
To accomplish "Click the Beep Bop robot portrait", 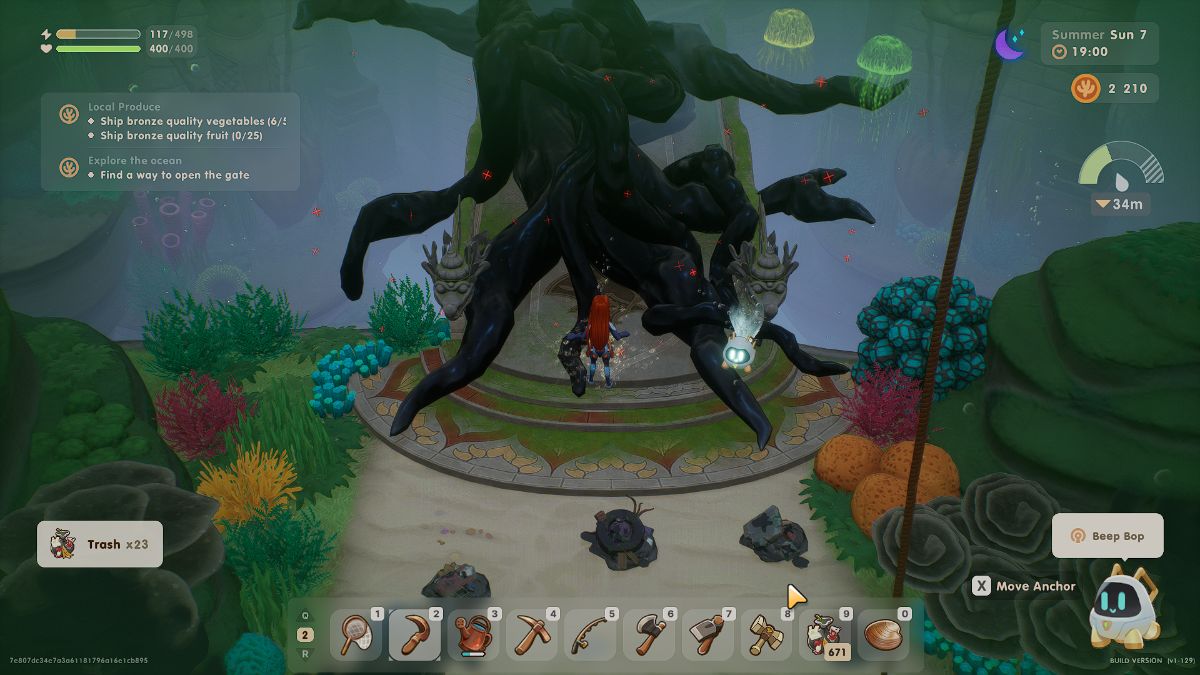I will pyautogui.click(x=1124, y=607).
